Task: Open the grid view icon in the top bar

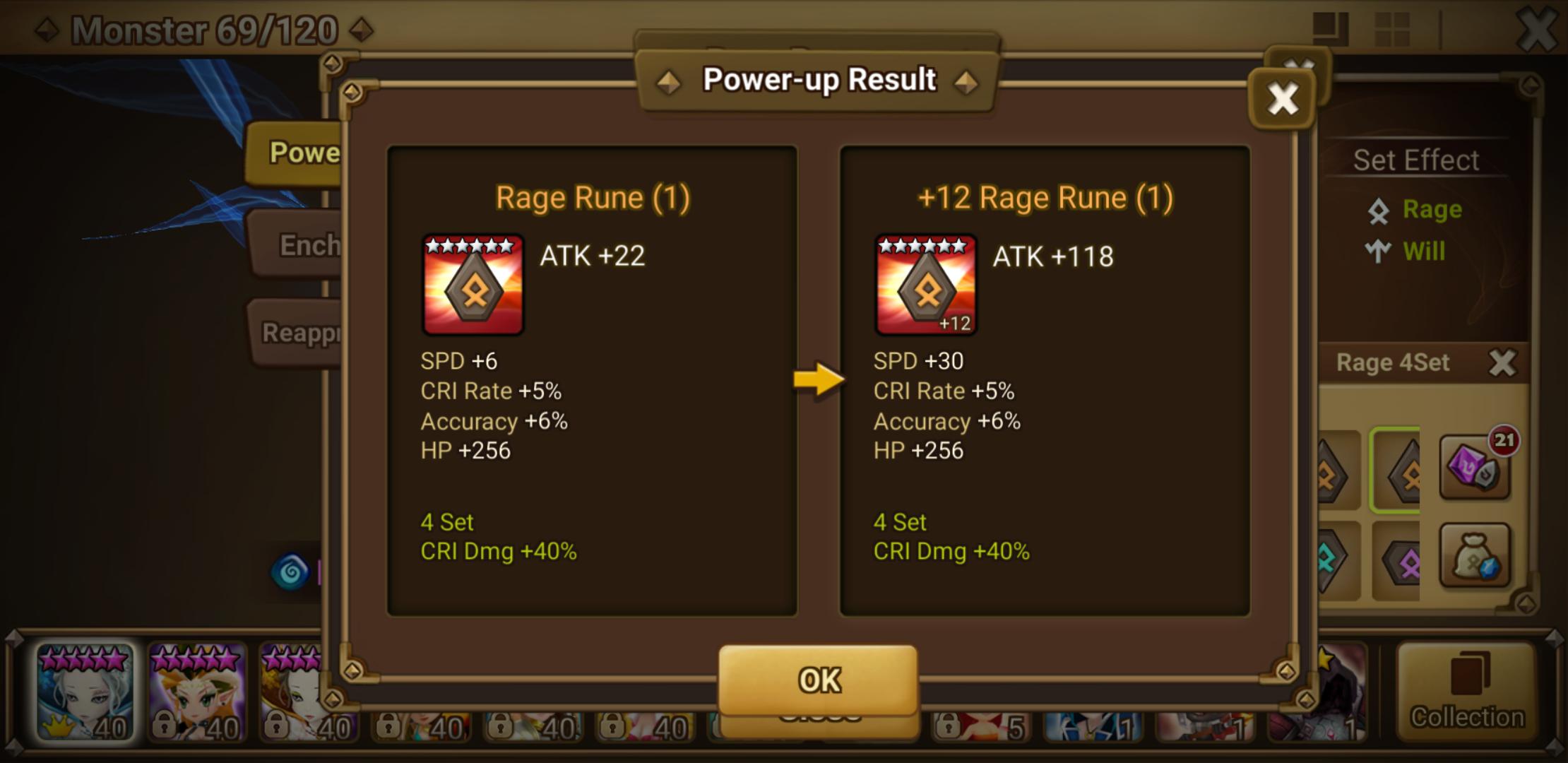Action: tap(1393, 29)
